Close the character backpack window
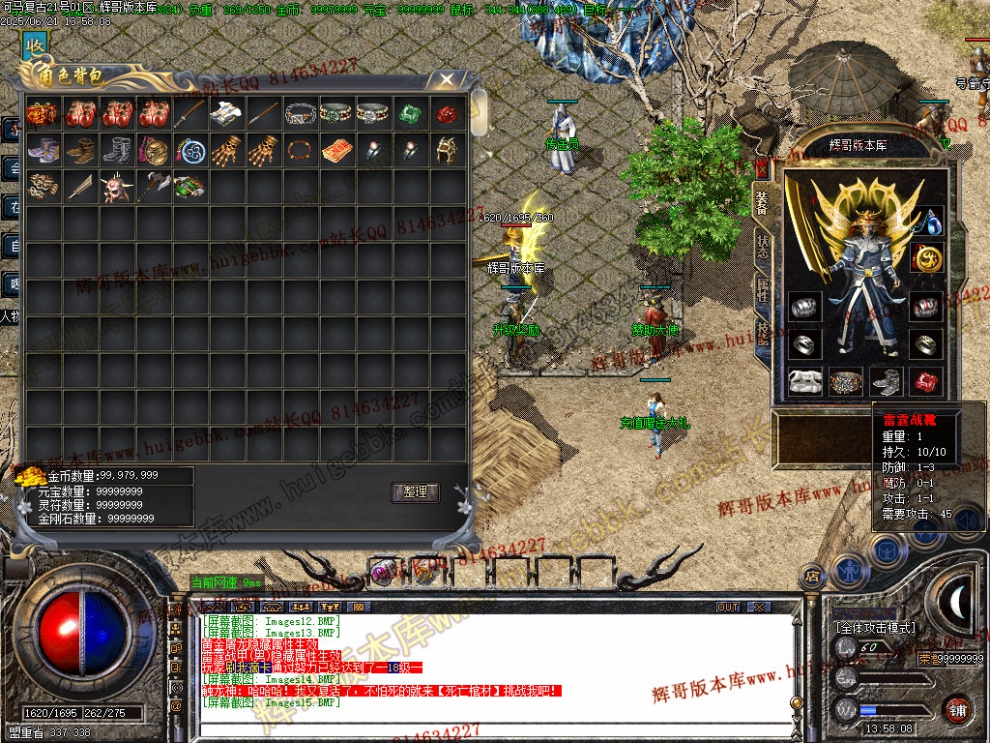Screen dimensions: 990x743 446,79
